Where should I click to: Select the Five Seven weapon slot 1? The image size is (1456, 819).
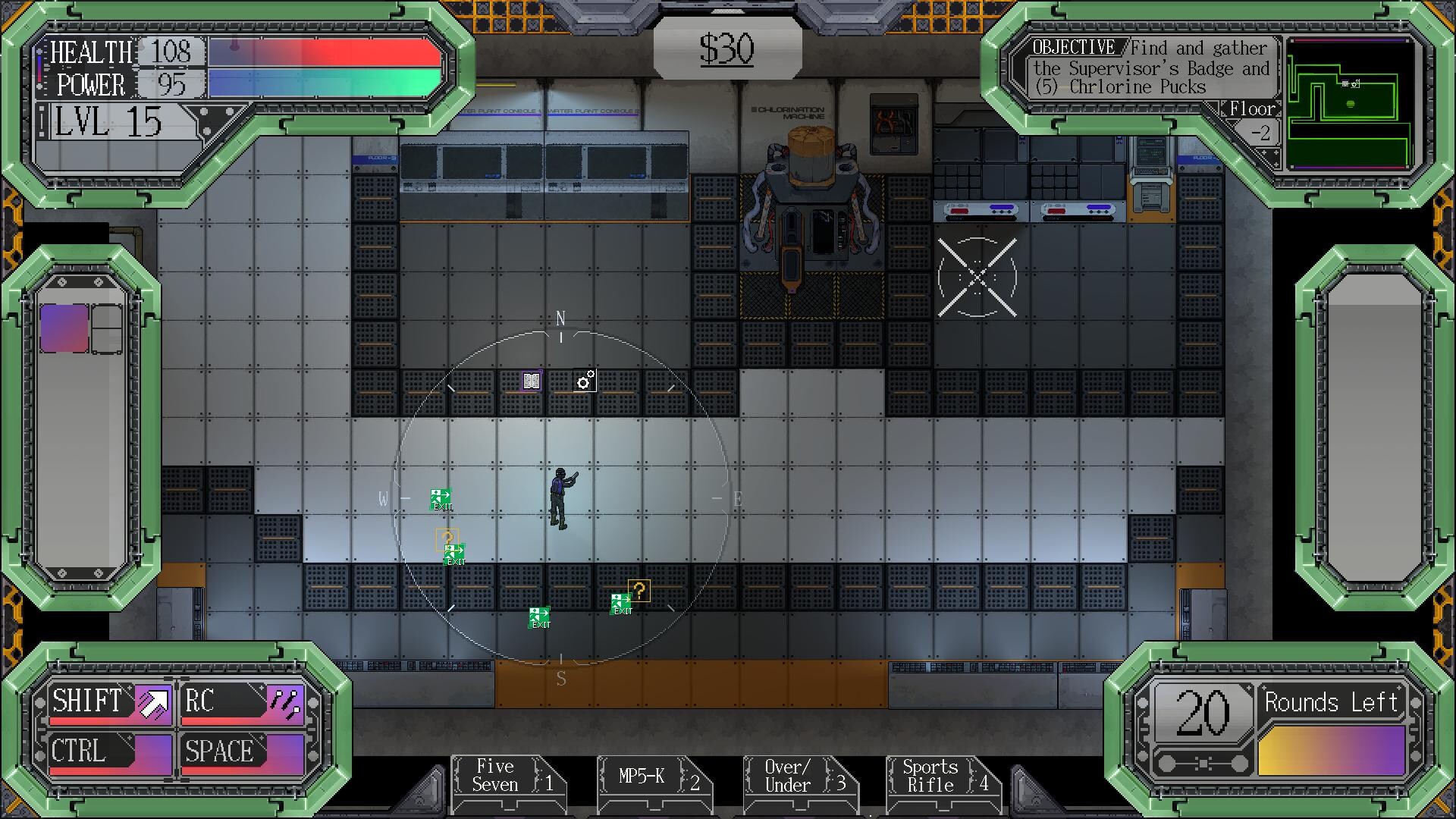[x=506, y=777]
